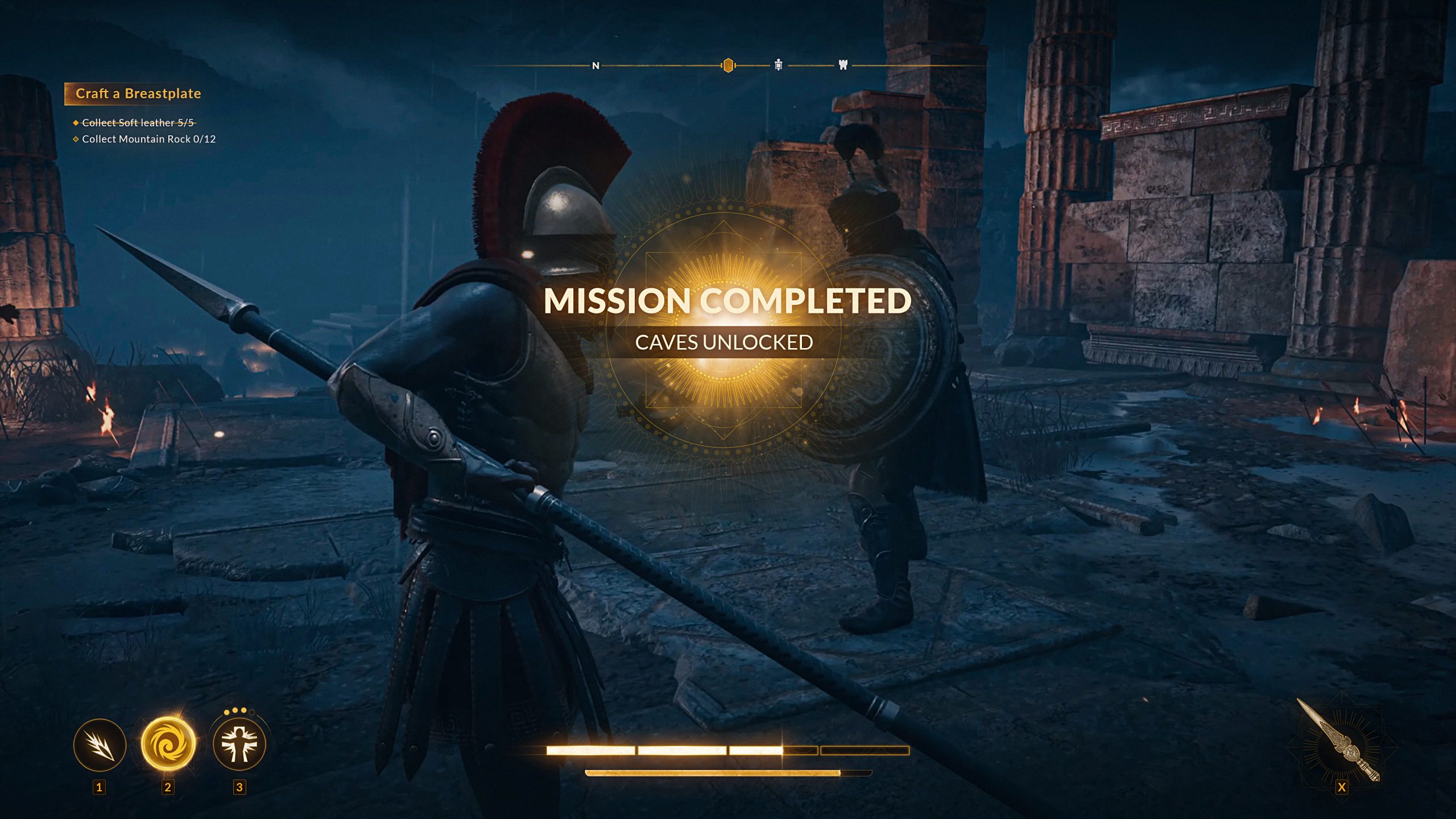Screen dimensions: 1456x819
Task: Trigger the glowing golden swirl ability
Action: [x=168, y=744]
